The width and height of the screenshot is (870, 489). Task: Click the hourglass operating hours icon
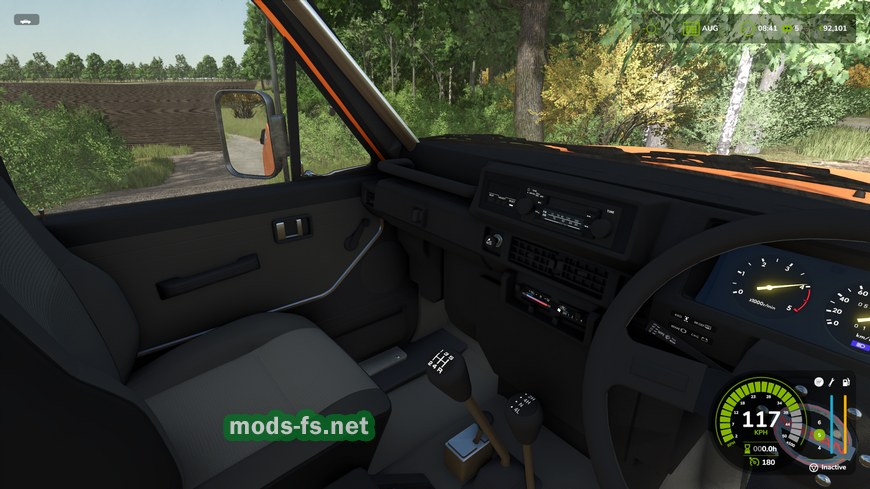click(x=746, y=447)
